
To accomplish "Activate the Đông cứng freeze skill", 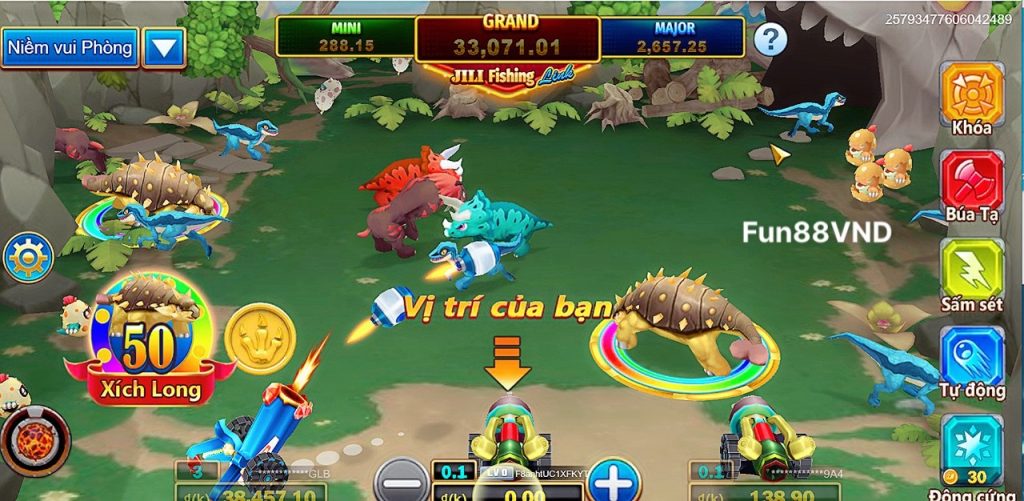I will coord(971,448).
